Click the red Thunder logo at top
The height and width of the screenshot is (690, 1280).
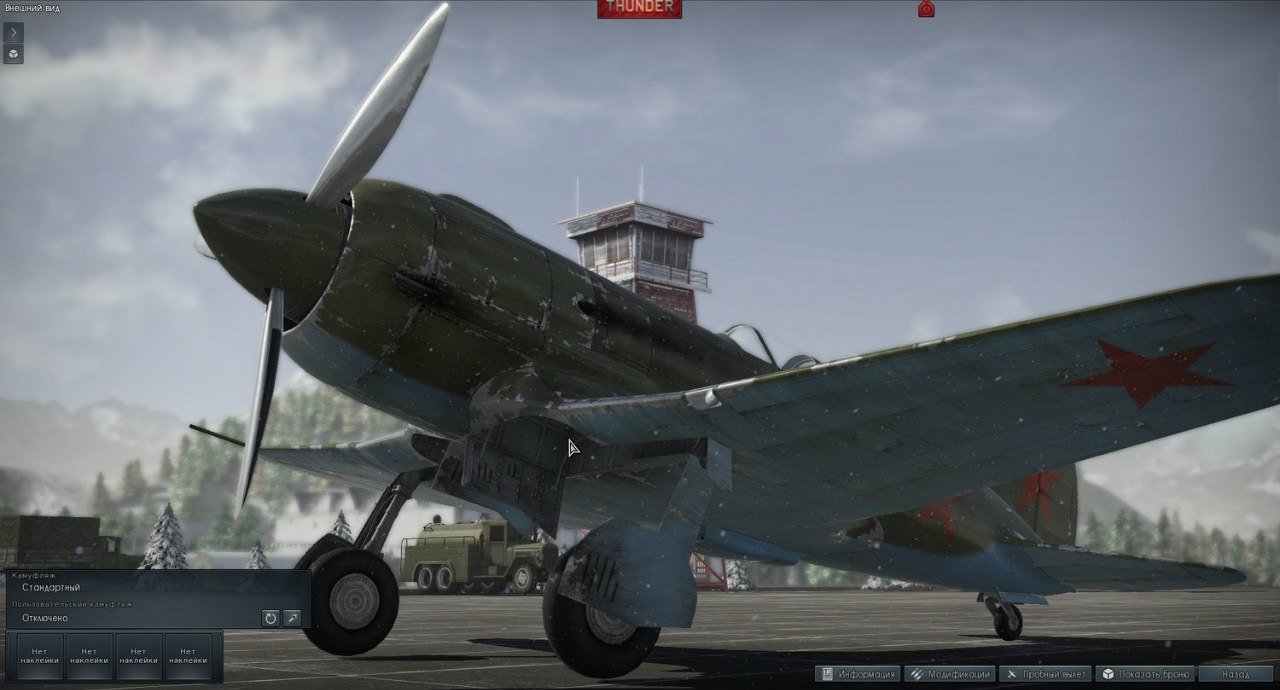[639, 8]
